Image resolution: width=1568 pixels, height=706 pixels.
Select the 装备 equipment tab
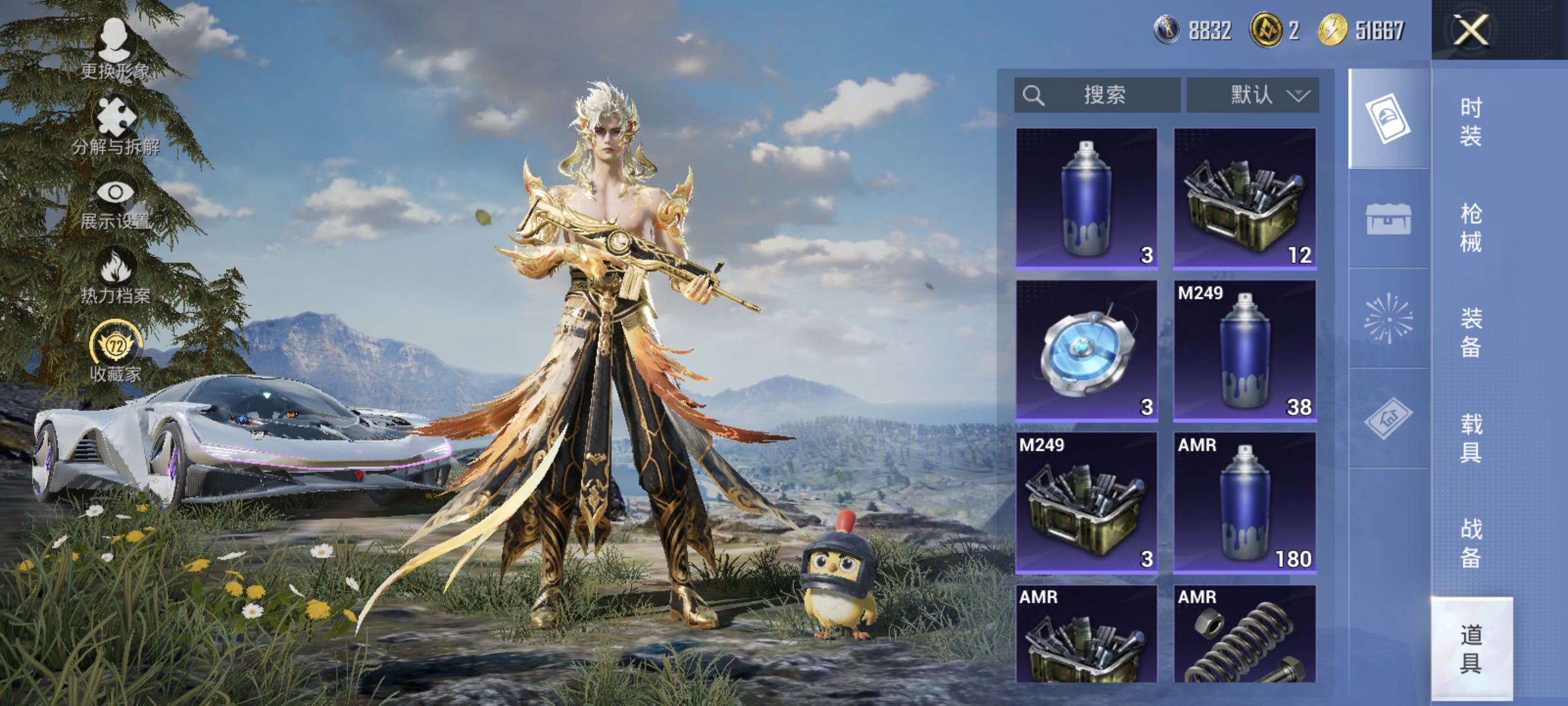pos(1471,333)
